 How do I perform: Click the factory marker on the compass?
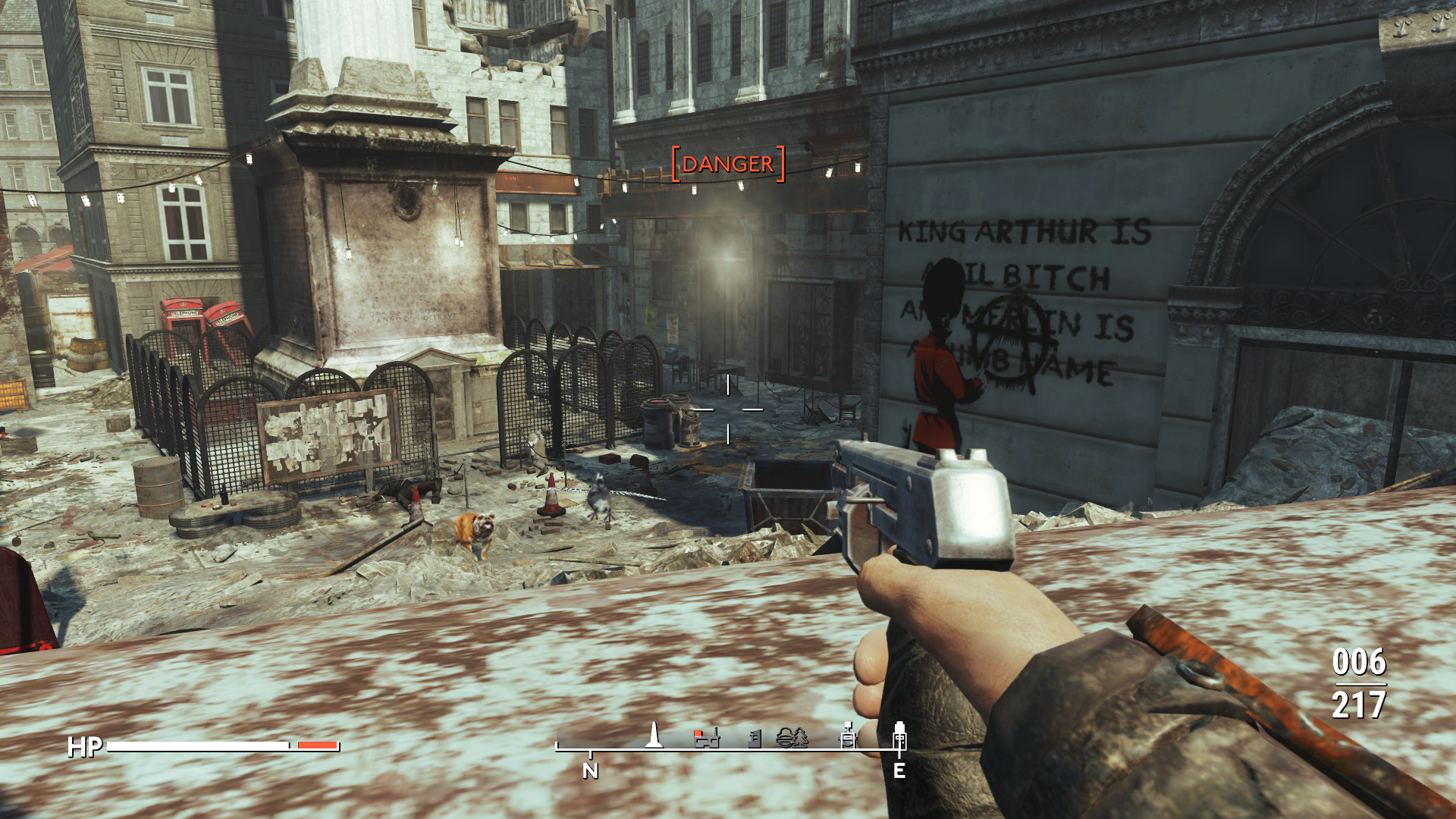pos(707,737)
